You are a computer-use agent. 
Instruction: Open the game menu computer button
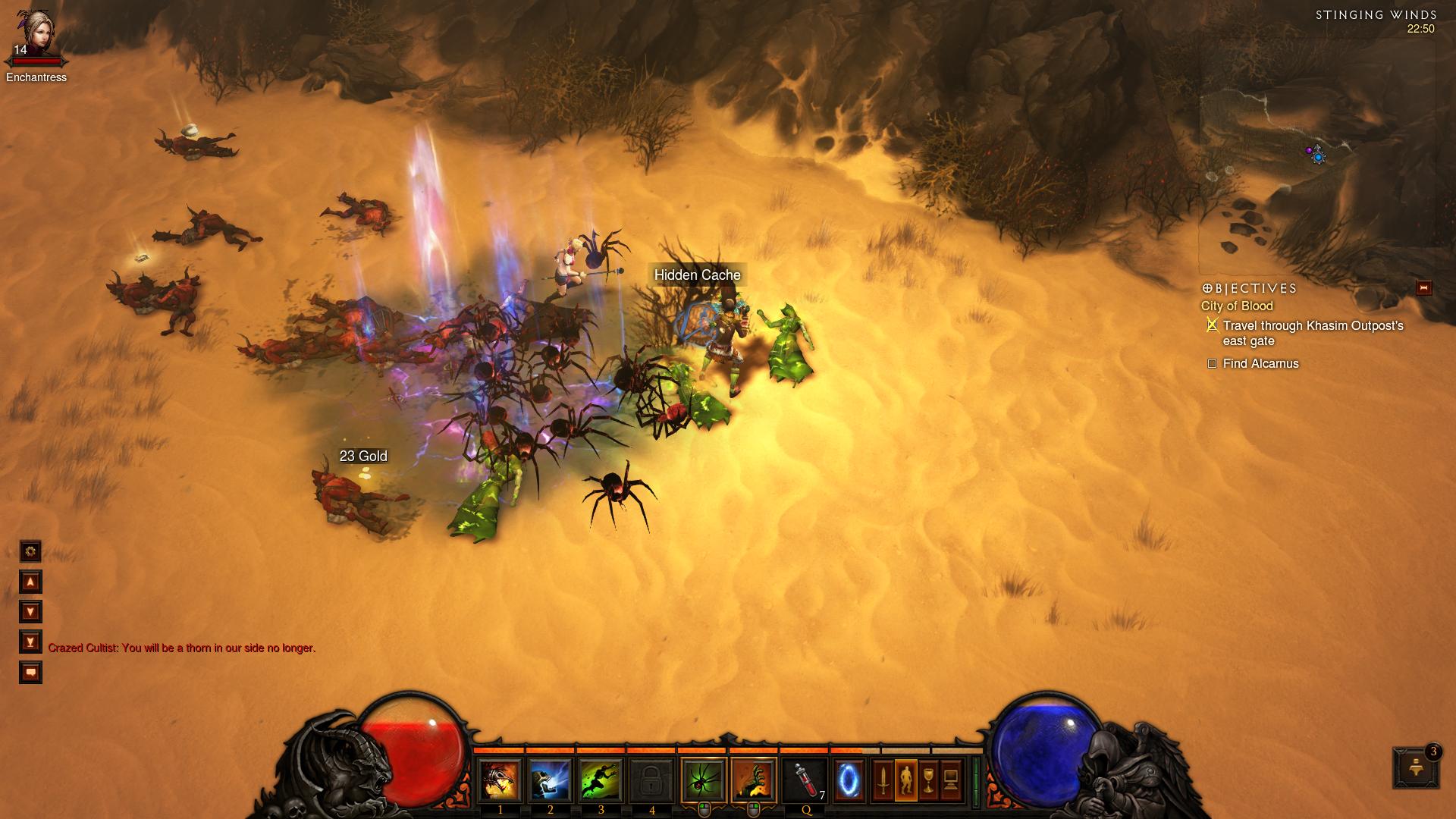[x=950, y=780]
